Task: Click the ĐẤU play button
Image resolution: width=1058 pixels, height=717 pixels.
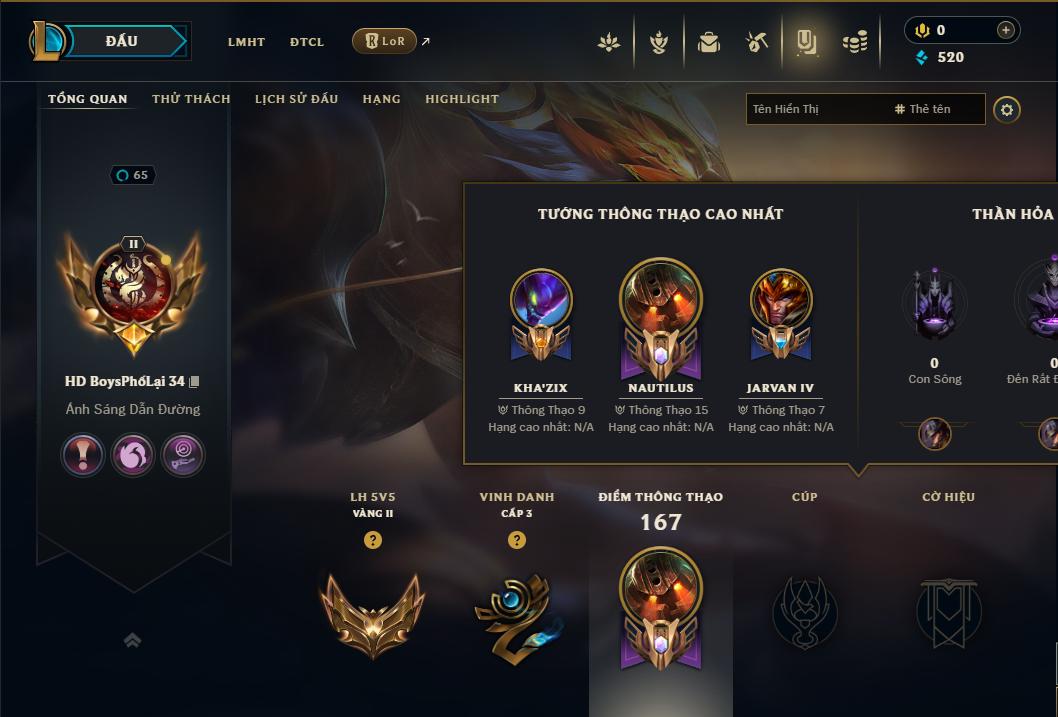Action: 122,41
